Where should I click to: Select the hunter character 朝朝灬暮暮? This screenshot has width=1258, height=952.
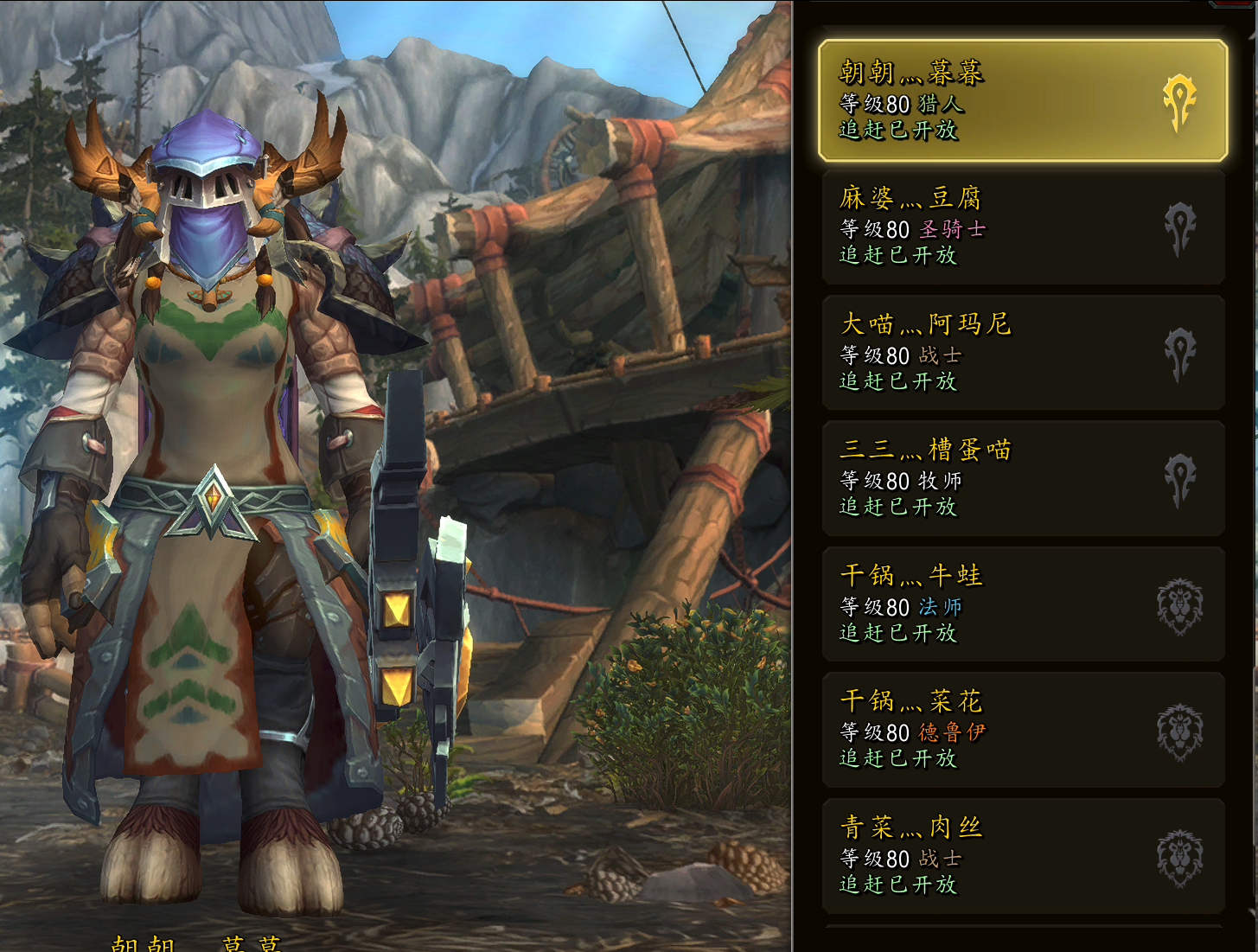(1022, 101)
